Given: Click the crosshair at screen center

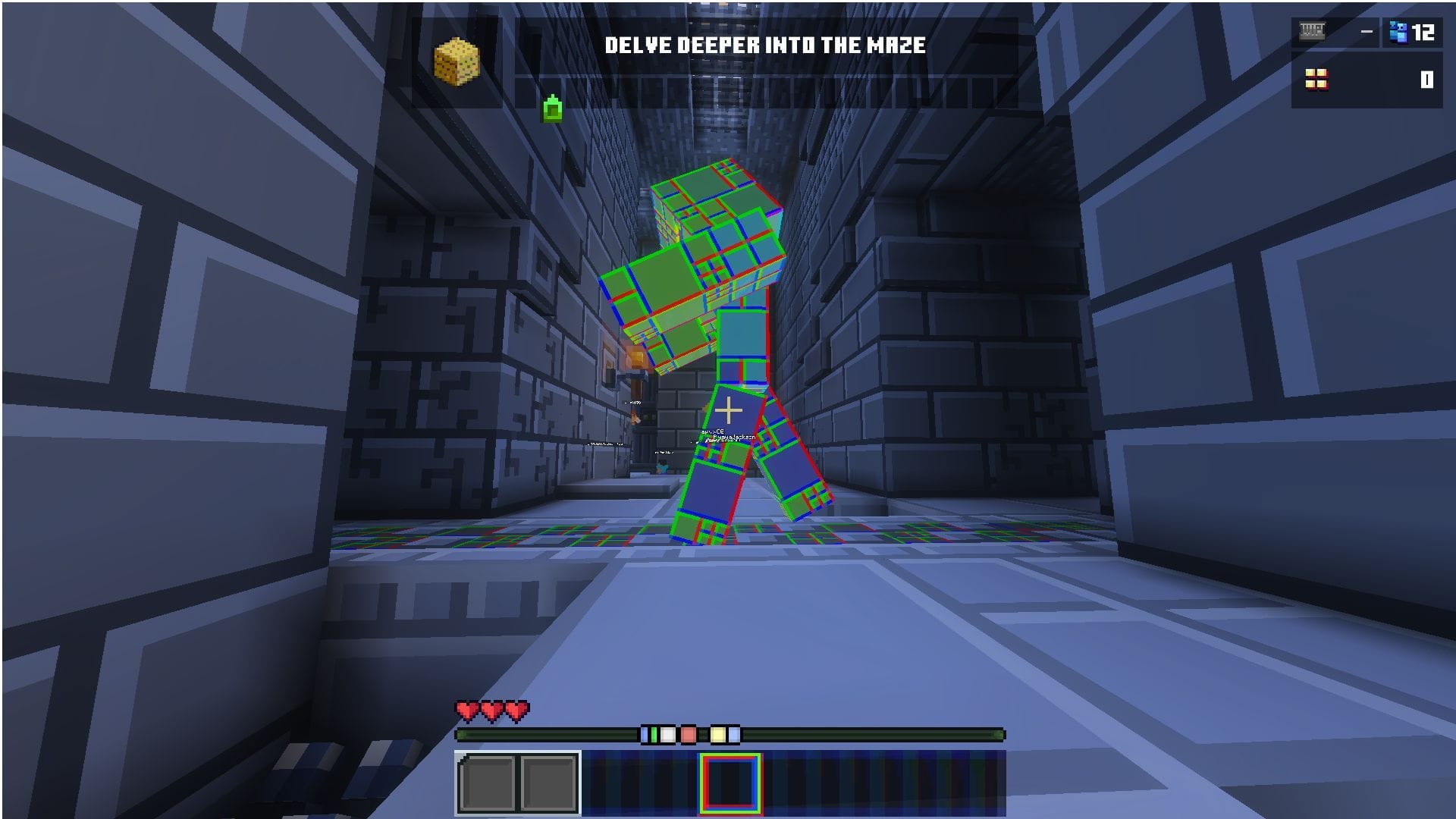Looking at the screenshot, I should tap(728, 409).
